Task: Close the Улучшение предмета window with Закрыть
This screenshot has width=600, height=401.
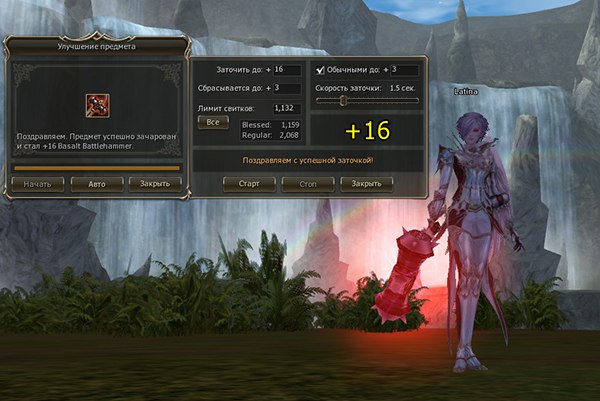Action: click(154, 184)
